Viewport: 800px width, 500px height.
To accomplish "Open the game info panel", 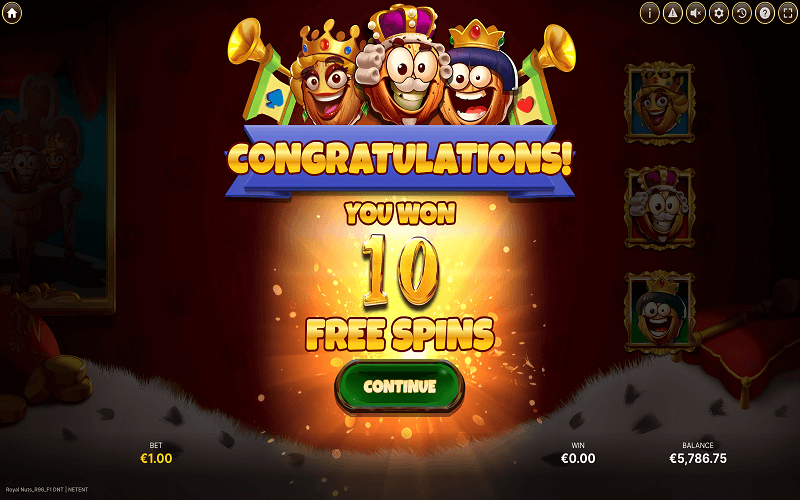I will point(650,13).
